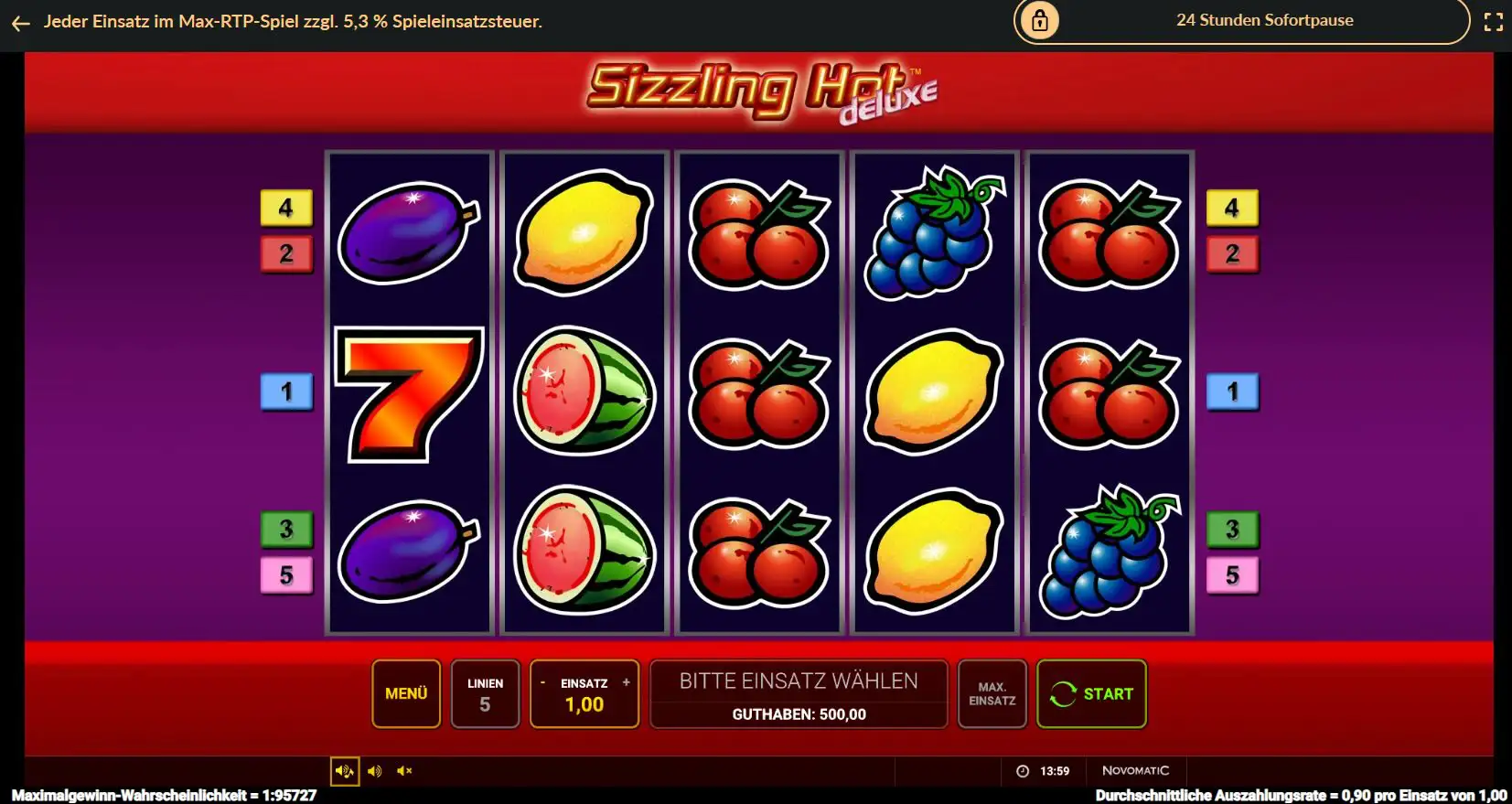This screenshot has height=804, width=1512.
Task: Click the clock icon next to 13:59
Action: click(1022, 770)
